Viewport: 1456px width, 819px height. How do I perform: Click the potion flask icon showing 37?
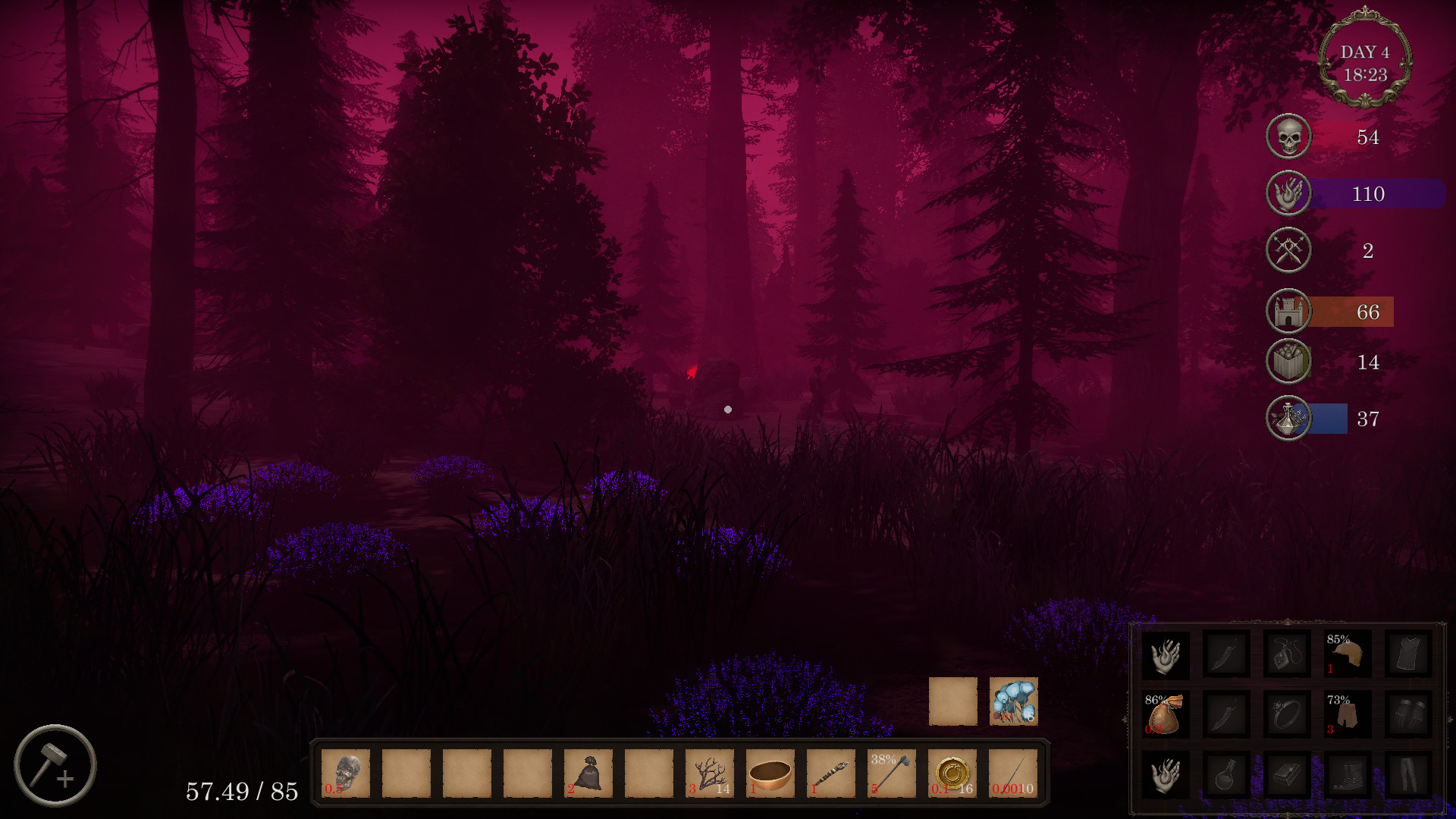click(x=1287, y=418)
